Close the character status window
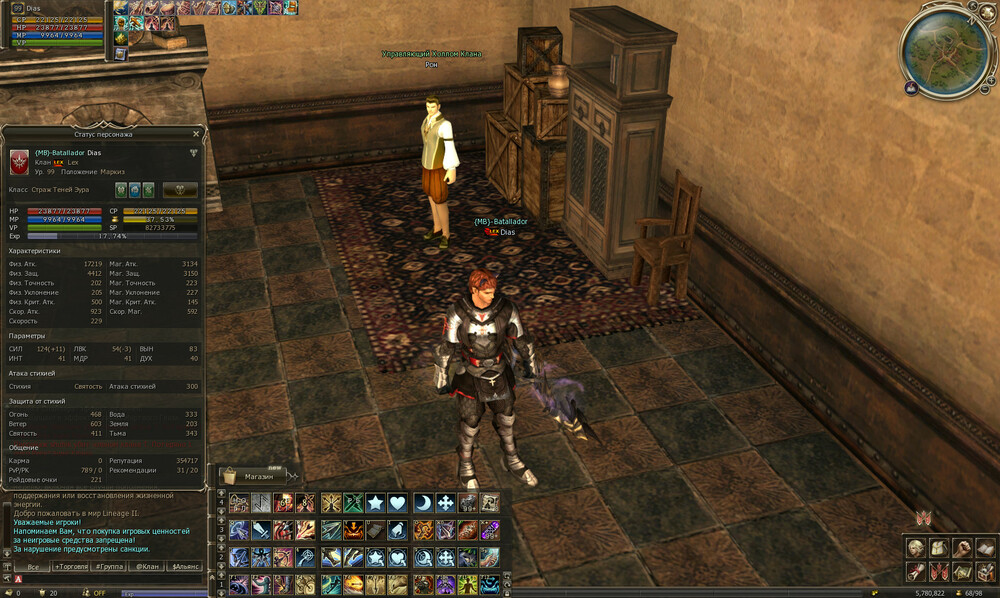The image size is (1000, 598). 195,133
